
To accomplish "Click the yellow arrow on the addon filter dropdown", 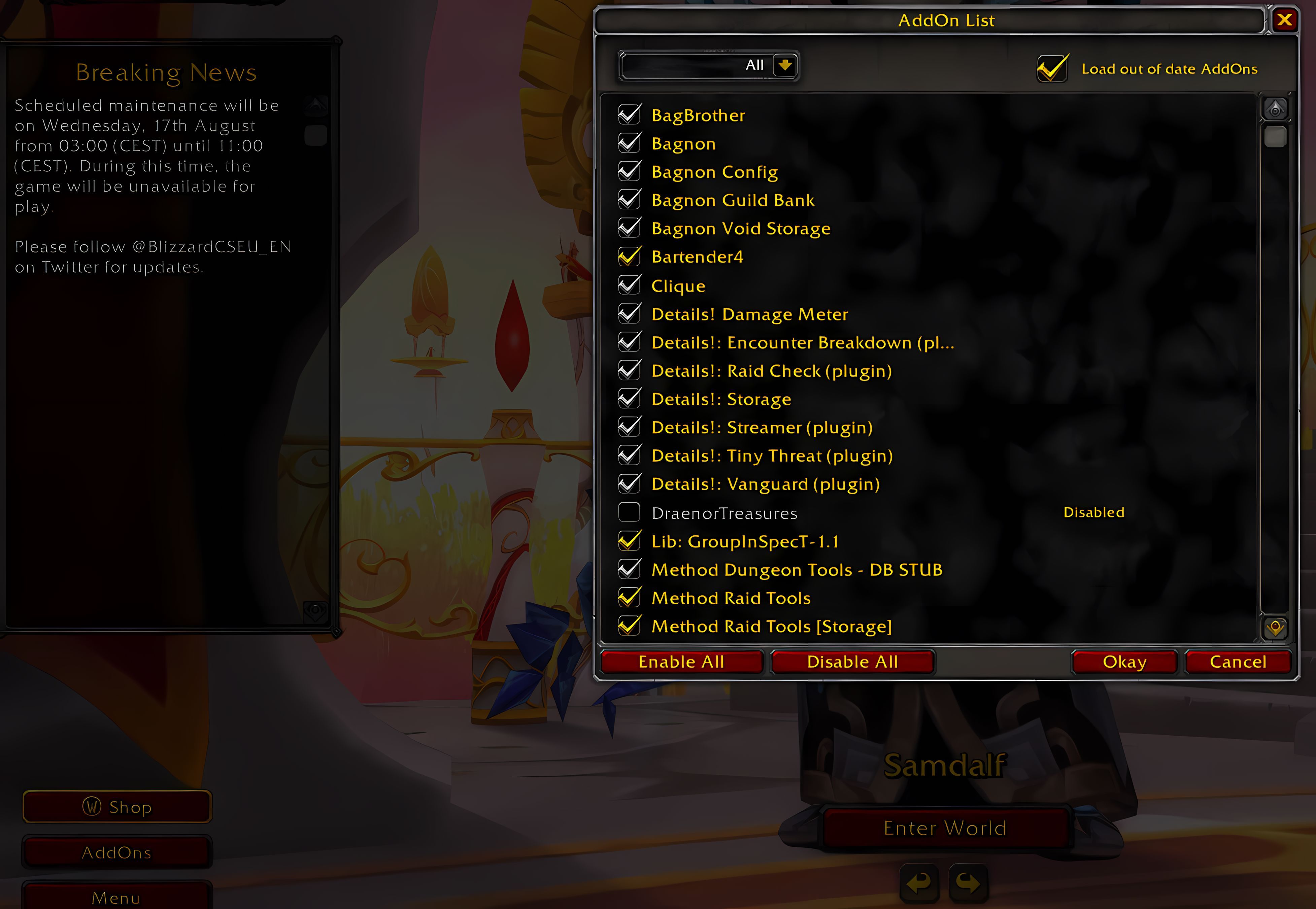I will click(x=786, y=66).
